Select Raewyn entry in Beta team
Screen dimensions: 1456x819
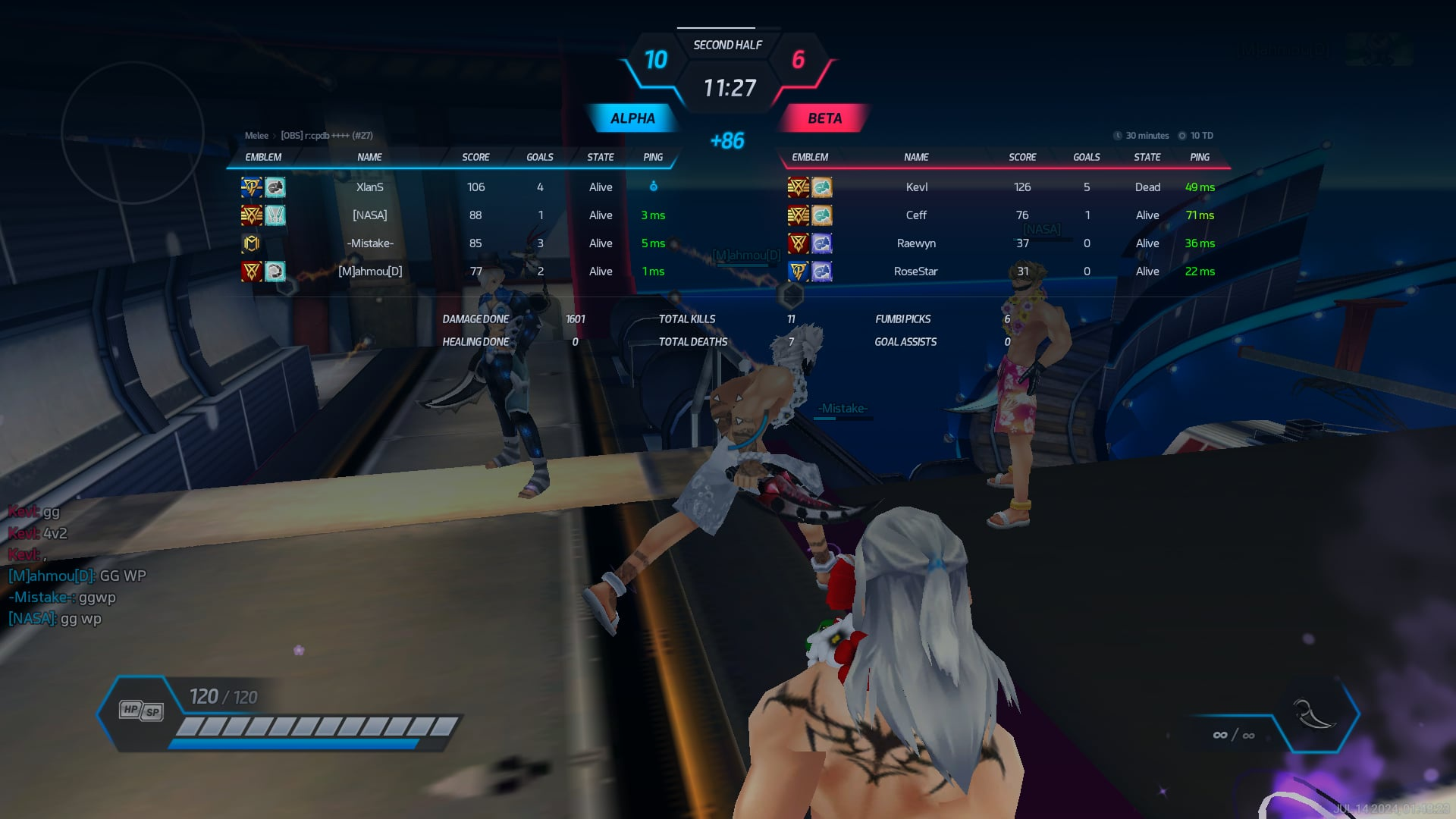(916, 243)
